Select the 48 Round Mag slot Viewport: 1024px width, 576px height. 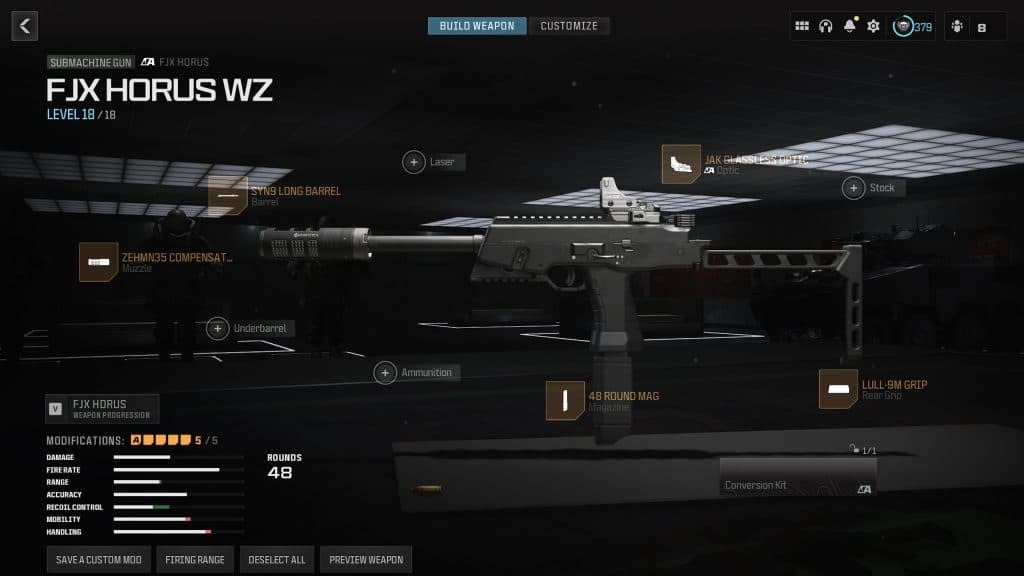[565, 400]
